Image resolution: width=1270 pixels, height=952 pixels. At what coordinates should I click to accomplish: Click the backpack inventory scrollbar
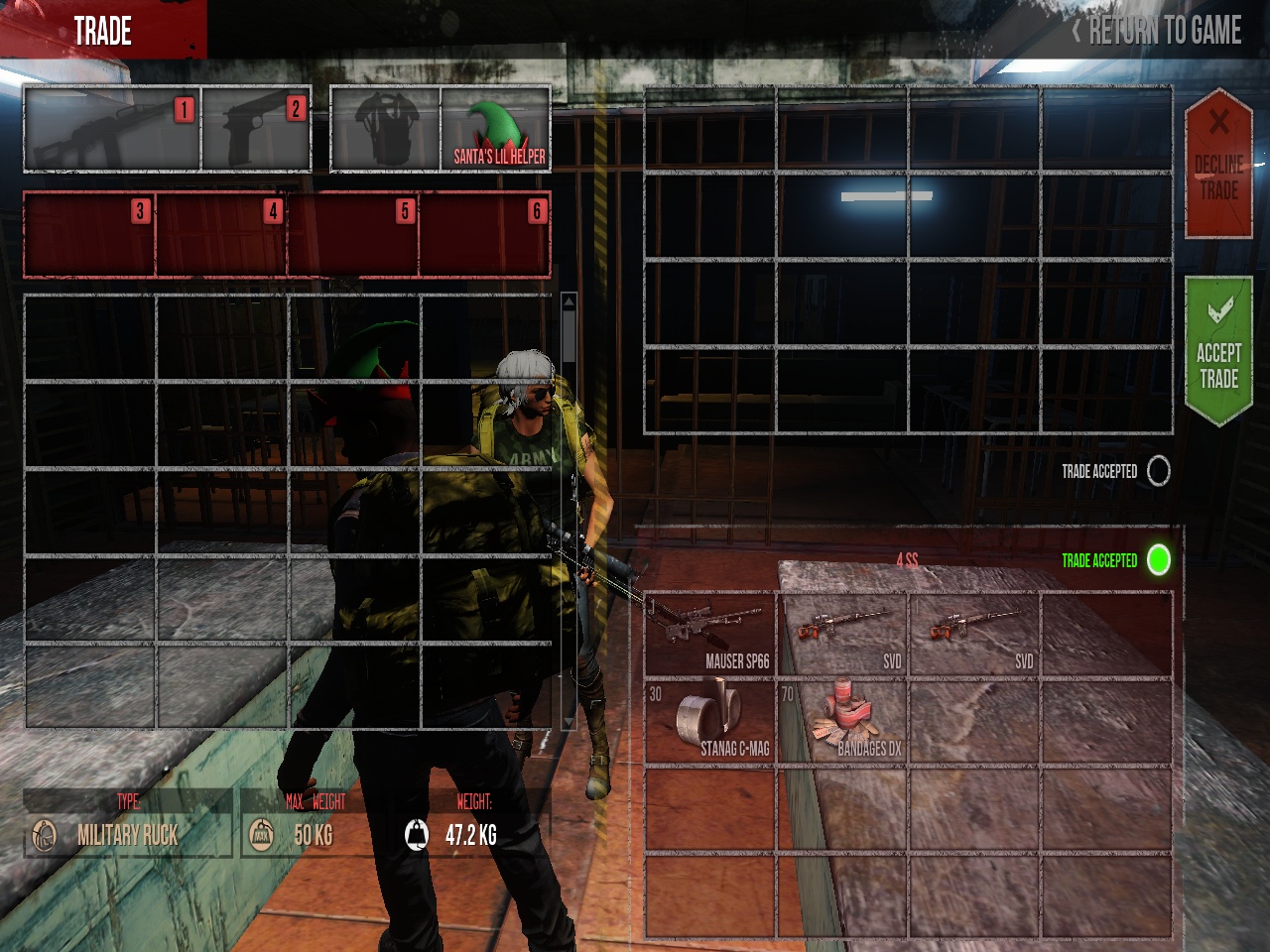click(x=569, y=511)
